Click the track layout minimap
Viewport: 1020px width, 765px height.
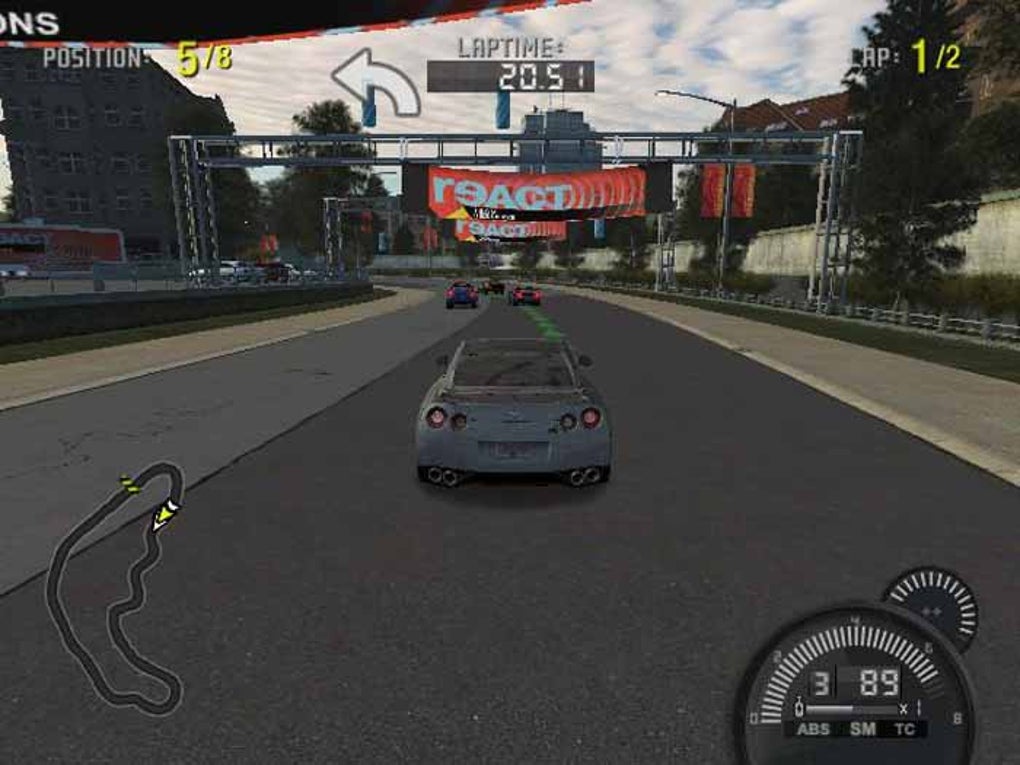115,590
